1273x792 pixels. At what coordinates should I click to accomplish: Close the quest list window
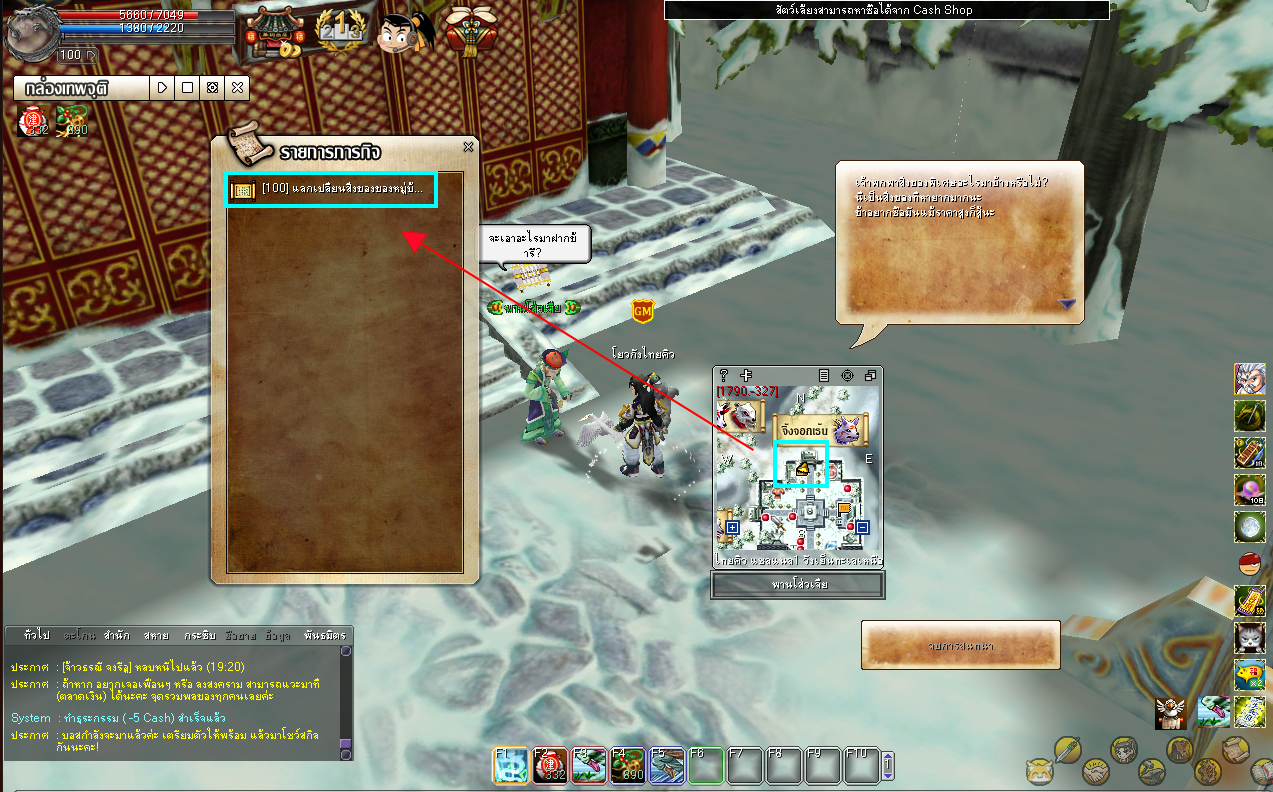point(468,147)
